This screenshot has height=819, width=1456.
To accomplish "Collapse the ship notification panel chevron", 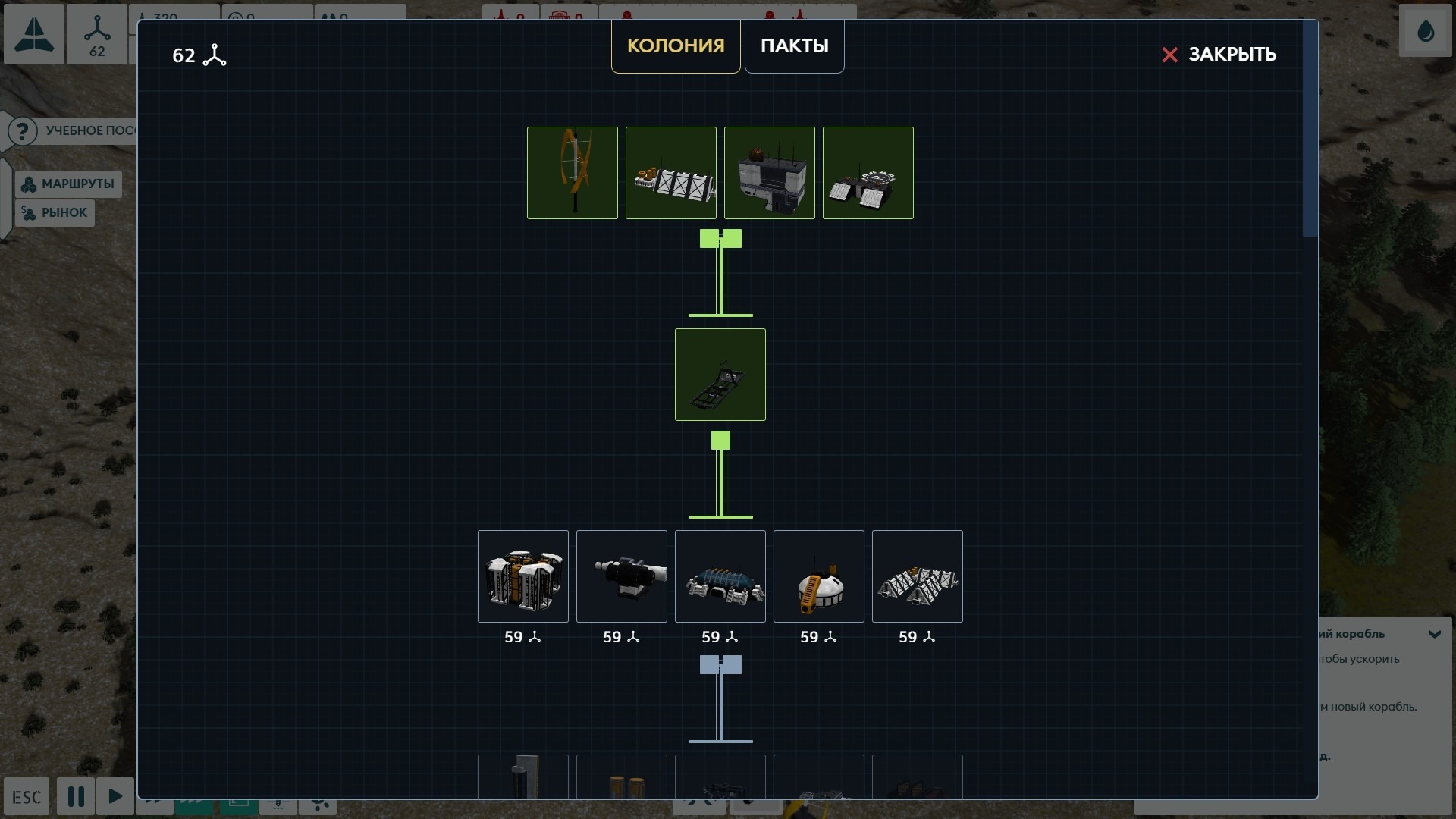I will click(x=1434, y=634).
